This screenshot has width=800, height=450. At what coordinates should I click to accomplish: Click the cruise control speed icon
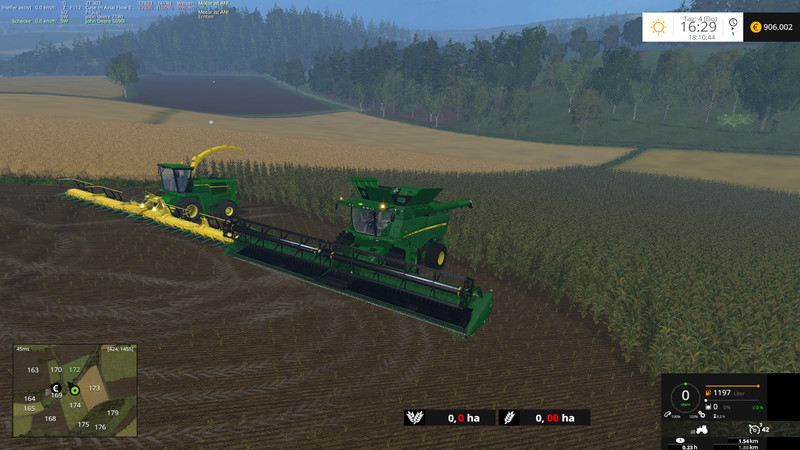752,428
